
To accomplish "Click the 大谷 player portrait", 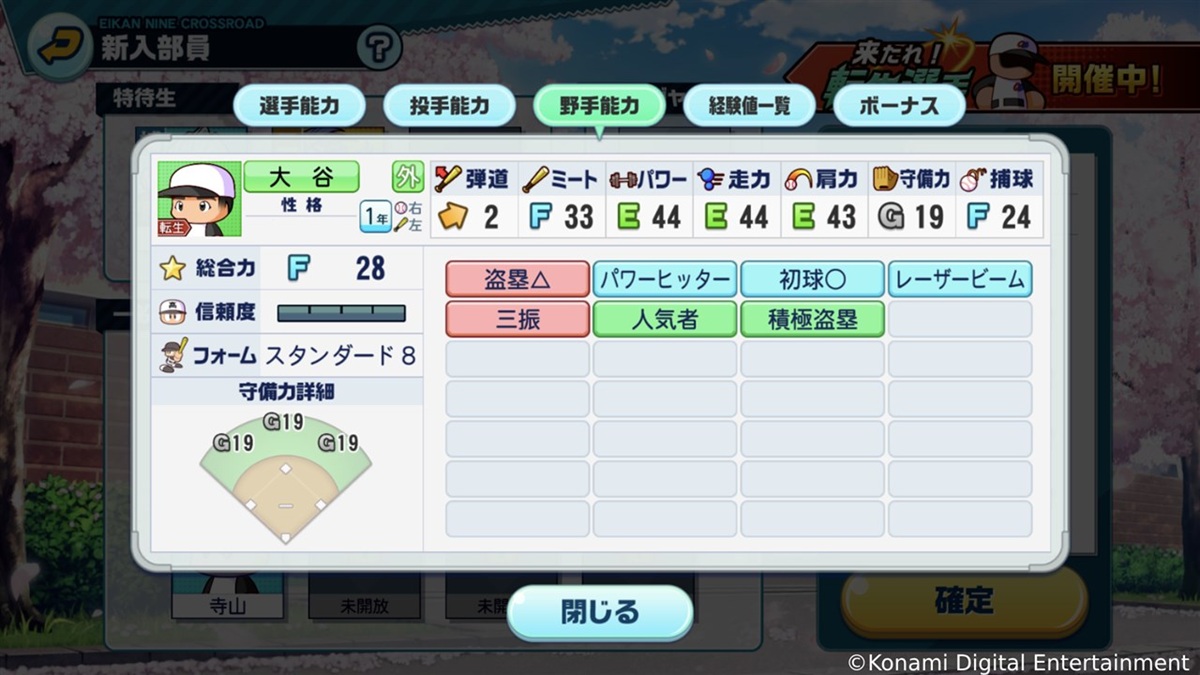I will tap(199, 199).
